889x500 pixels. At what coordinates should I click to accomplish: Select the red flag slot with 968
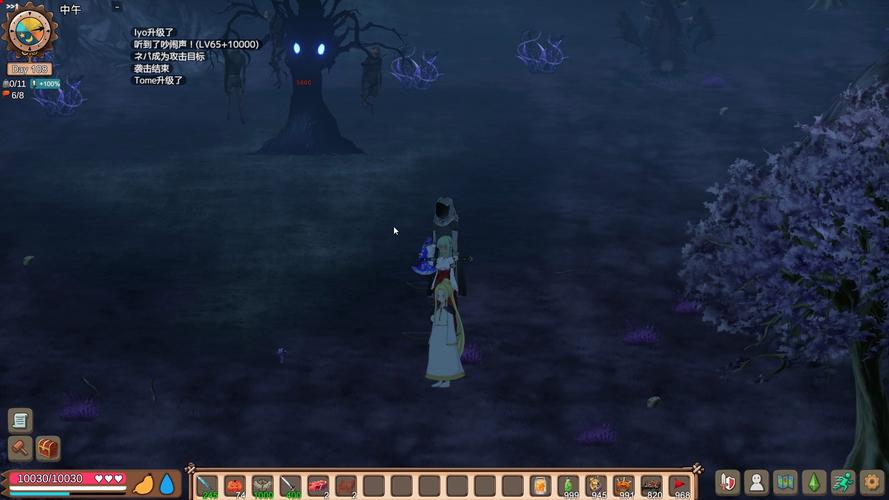point(680,486)
